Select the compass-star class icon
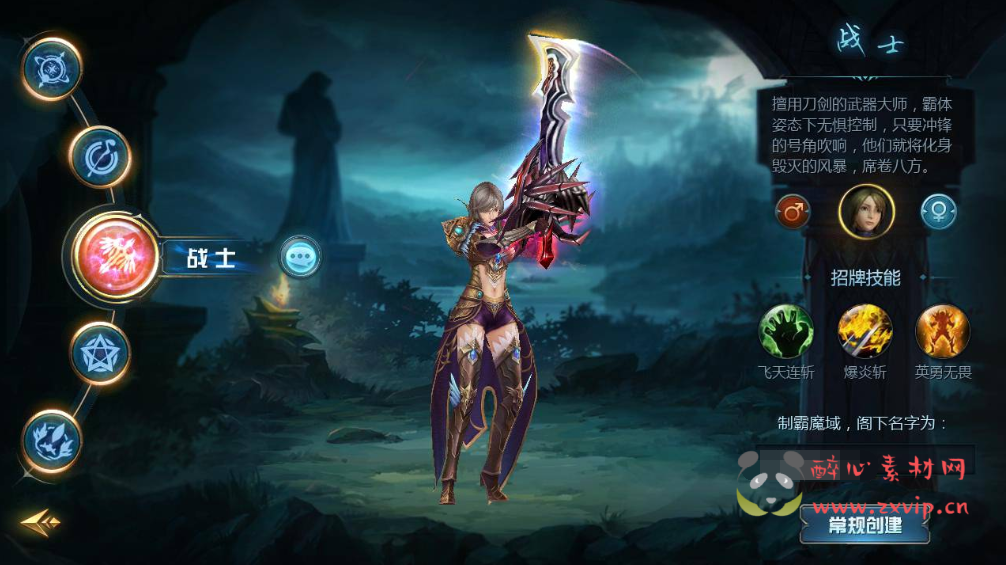The height and width of the screenshot is (565, 1006). tap(51, 68)
